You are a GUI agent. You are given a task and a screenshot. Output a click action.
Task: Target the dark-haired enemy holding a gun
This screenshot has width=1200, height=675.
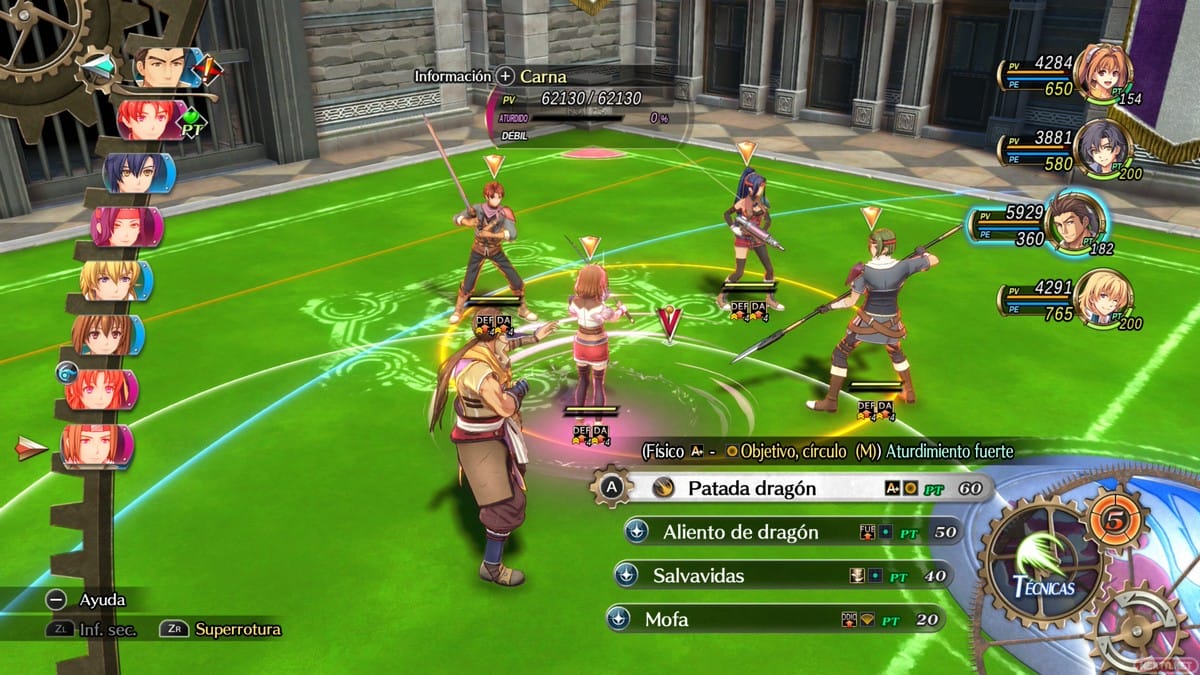(748, 235)
